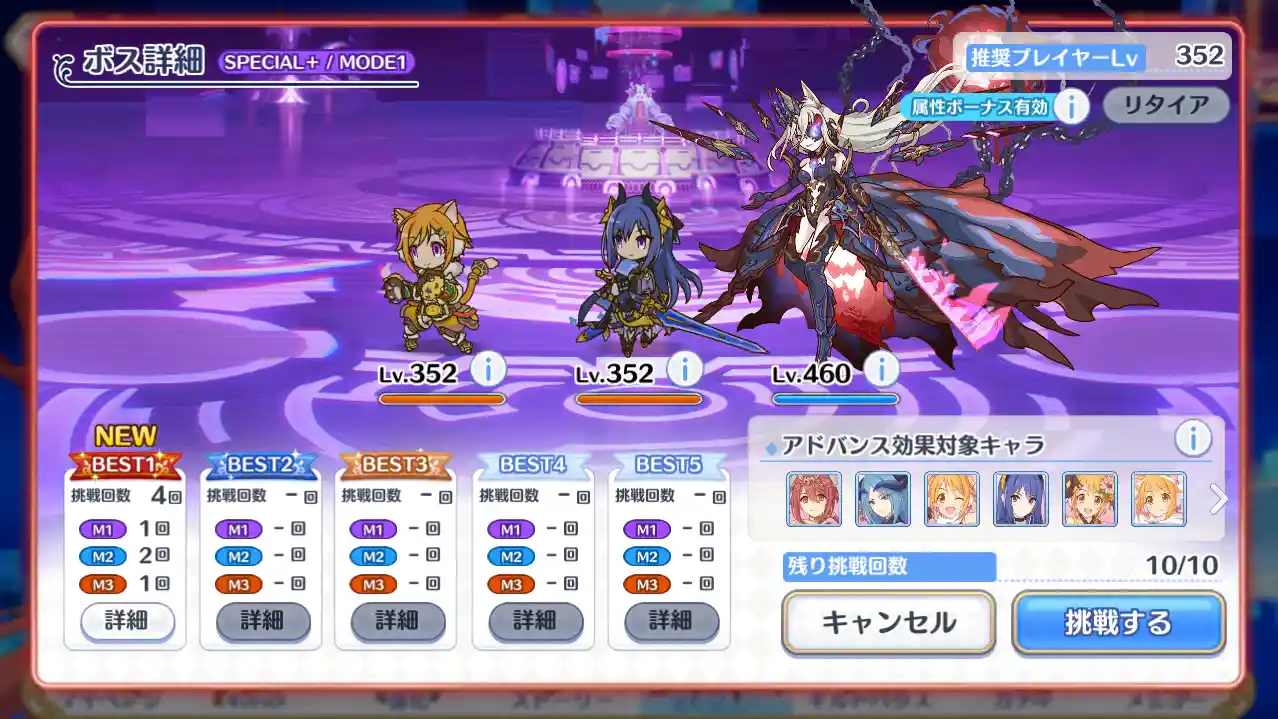Screen dimensions: 1278x719
Task: Open 詳細 details under BEST3
Action: pyautogui.click(x=397, y=621)
